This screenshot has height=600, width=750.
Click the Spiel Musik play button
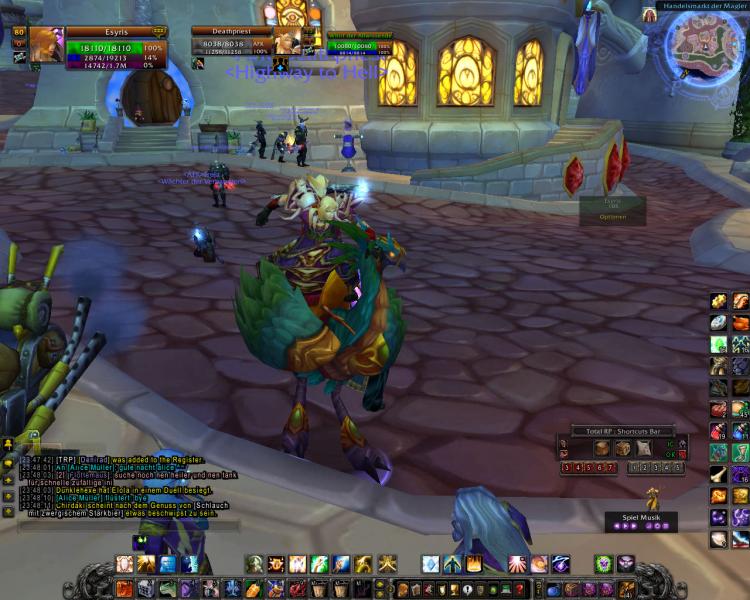coord(632,526)
